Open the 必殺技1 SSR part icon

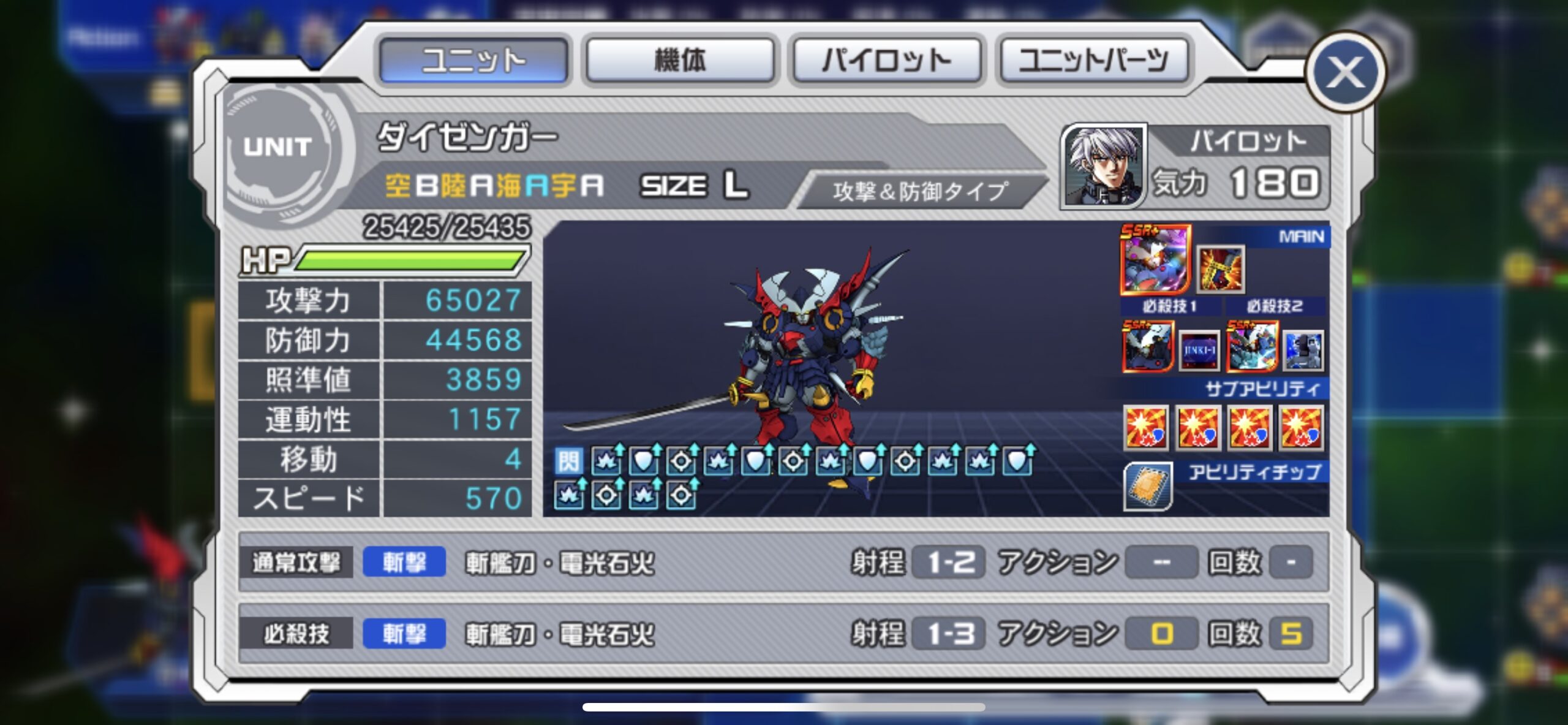pyautogui.click(x=1147, y=347)
